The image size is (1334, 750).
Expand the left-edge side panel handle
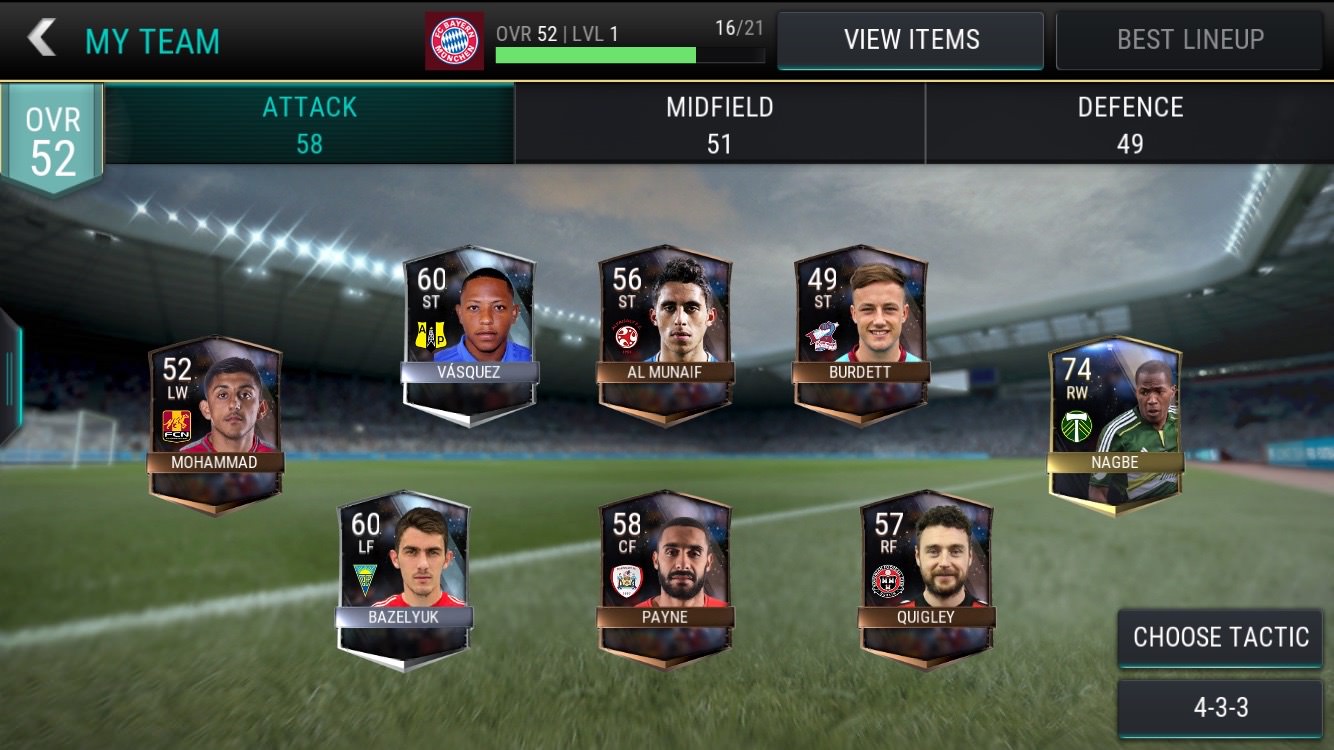10,375
